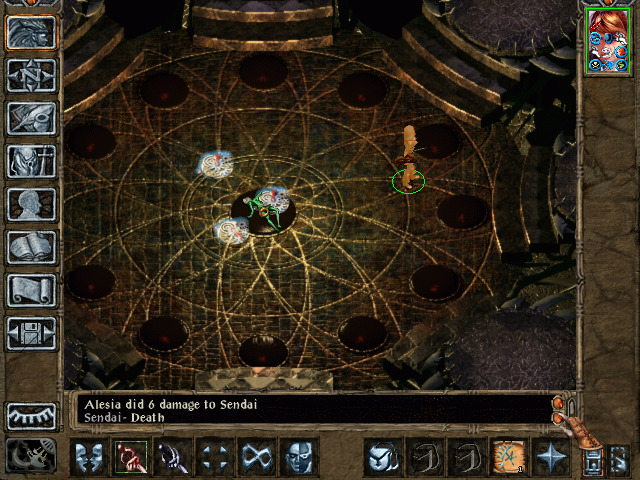Return to the game view button
640x480 pixels.
pos(32,32)
